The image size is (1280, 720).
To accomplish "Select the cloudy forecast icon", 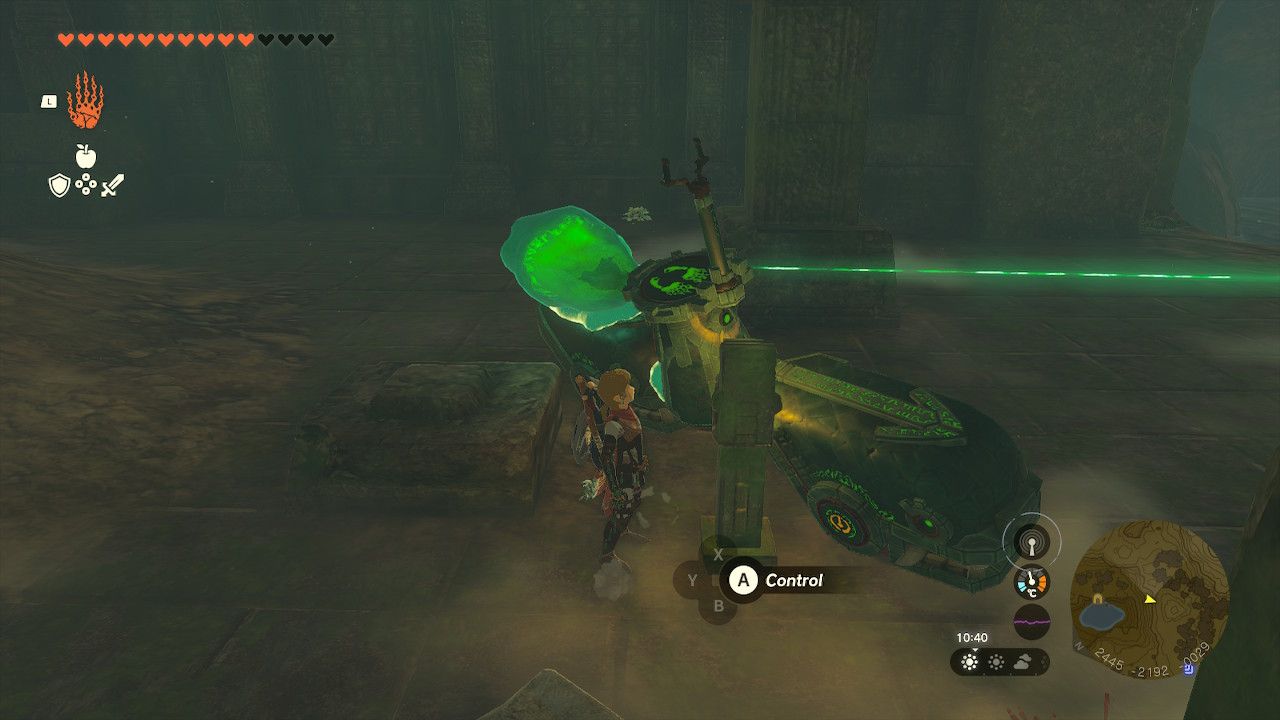I will pos(1024,662).
